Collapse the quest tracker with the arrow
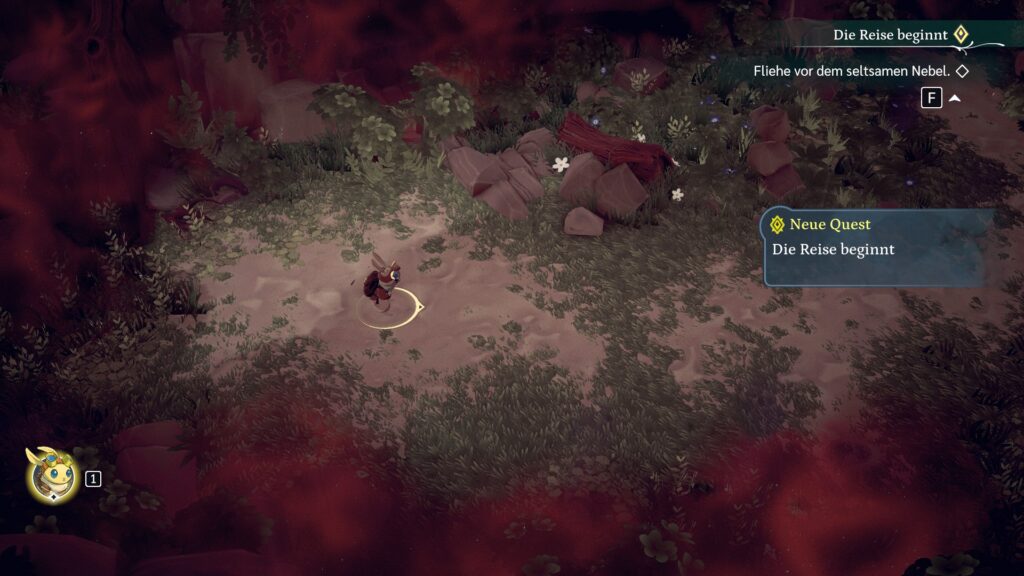Image resolution: width=1024 pixels, height=576 pixels. [x=955, y=99]
